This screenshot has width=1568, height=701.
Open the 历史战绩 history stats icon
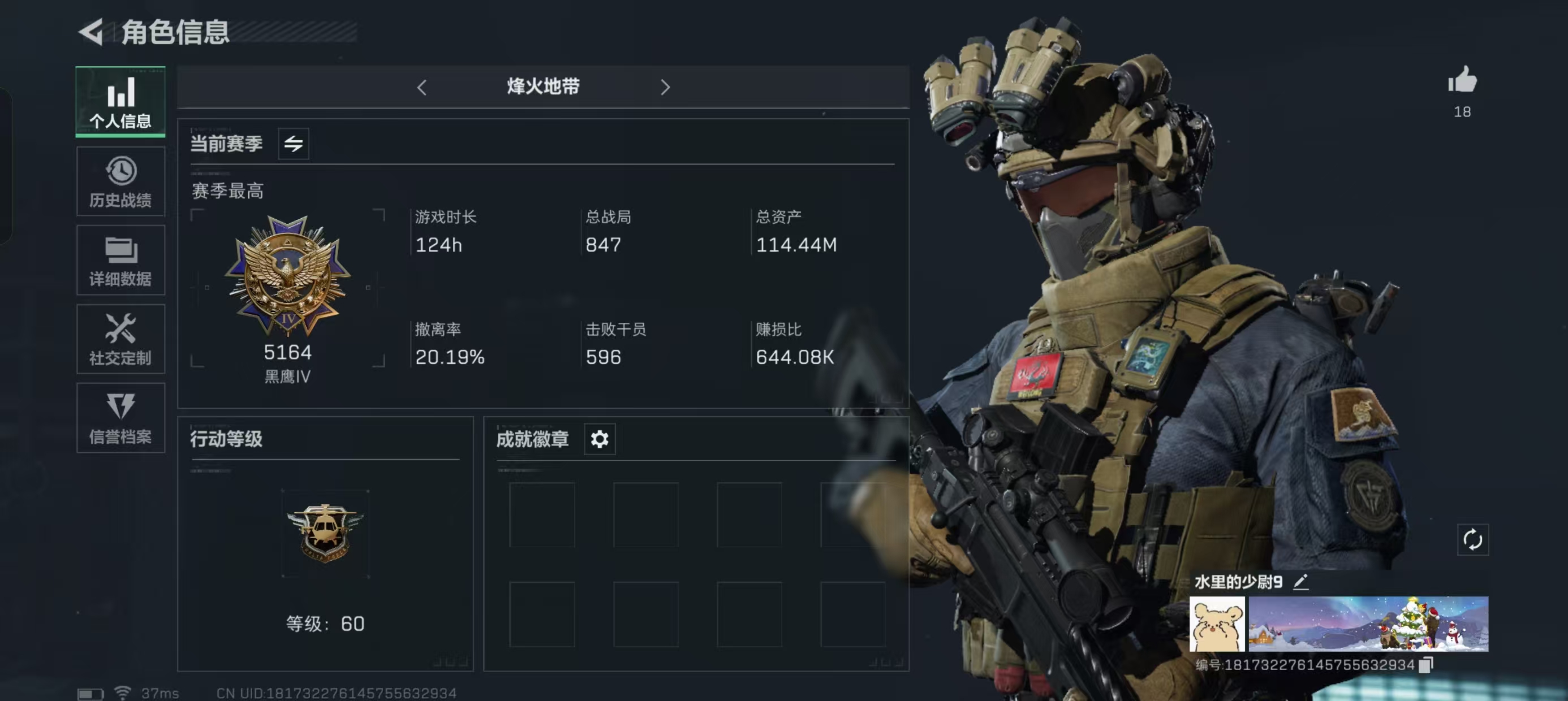[120, 181]
